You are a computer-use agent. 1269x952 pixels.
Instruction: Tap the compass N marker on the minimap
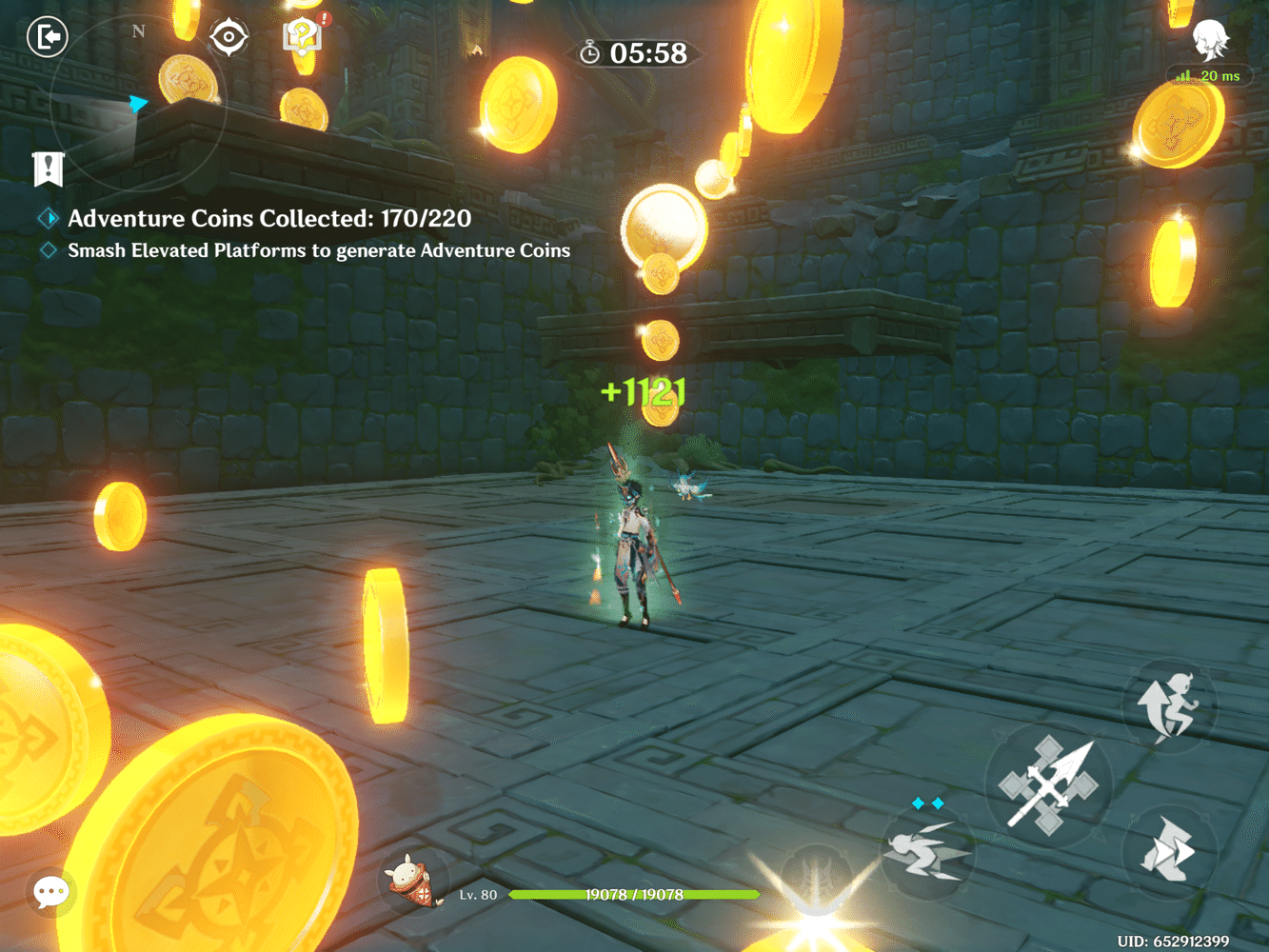pos(139,31)
